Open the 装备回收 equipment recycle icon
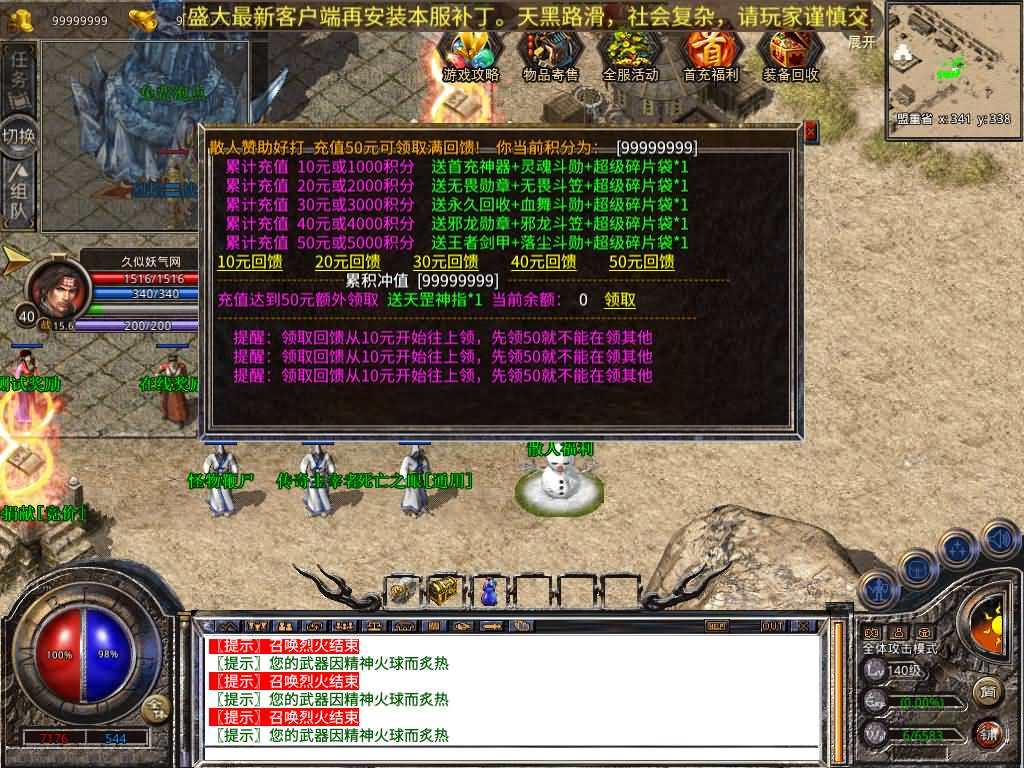Screen dimensions: 1024x768 pyautogui.click(x=790, y=55)
